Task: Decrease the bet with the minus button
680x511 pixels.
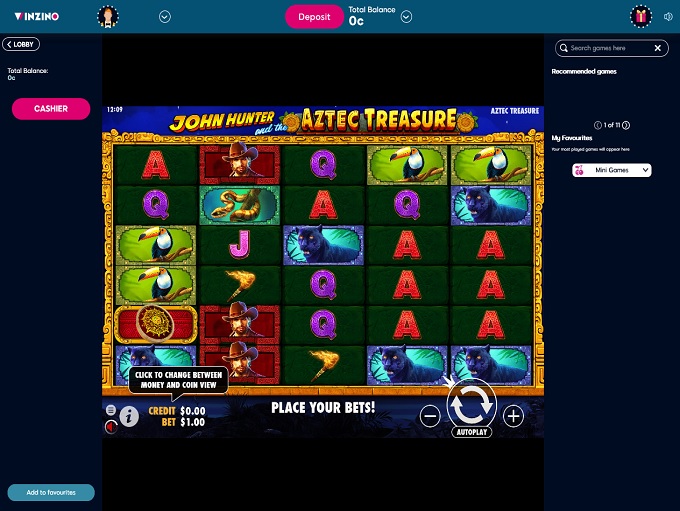Action: click(430, 416)
